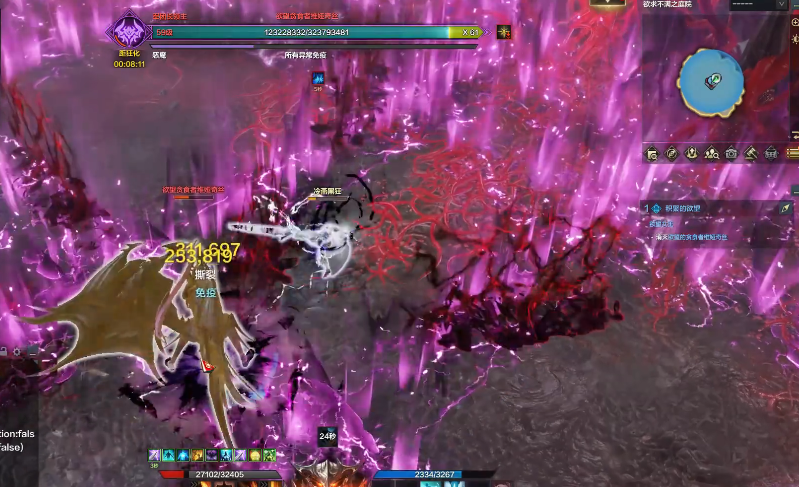
Task: Open the camera screenshot tool below minimap
Action: (731, 153)
